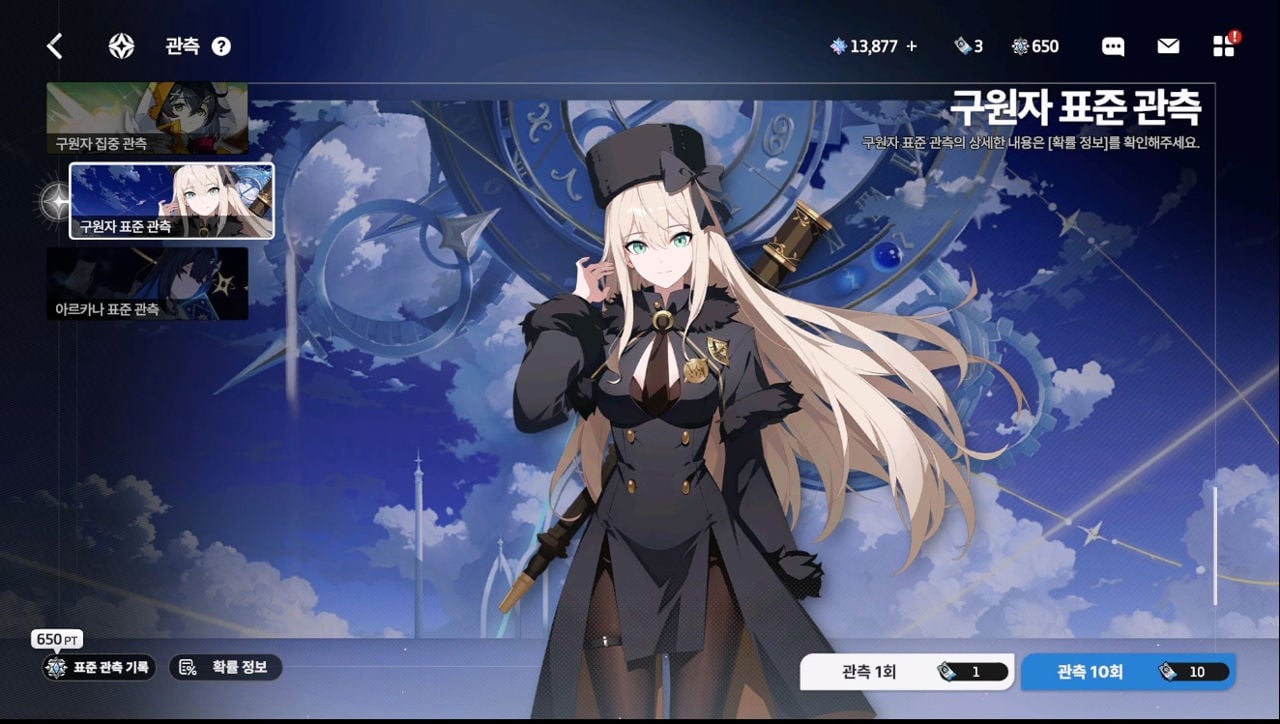
Task: Select the 구원자 집중 관측 banner
Action: [147, 118]
